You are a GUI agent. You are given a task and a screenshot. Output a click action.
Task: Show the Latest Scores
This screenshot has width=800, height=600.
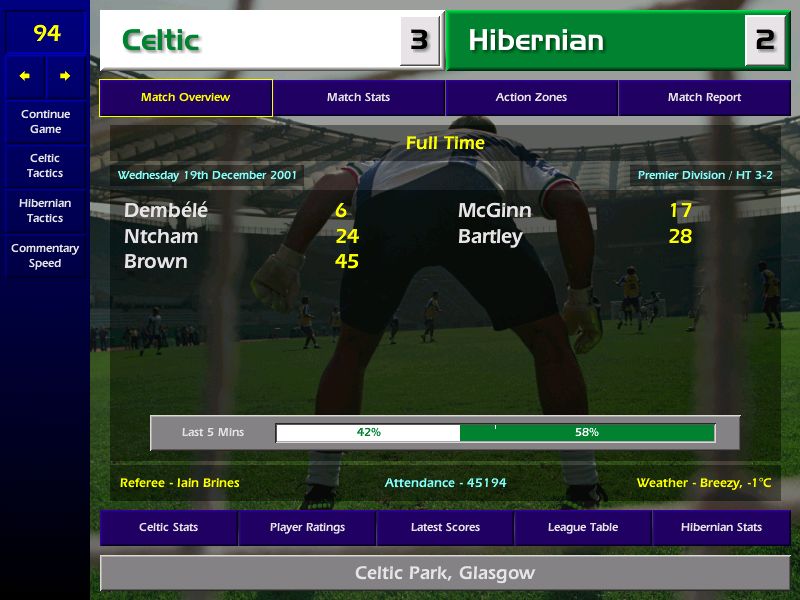pos(445,528)
